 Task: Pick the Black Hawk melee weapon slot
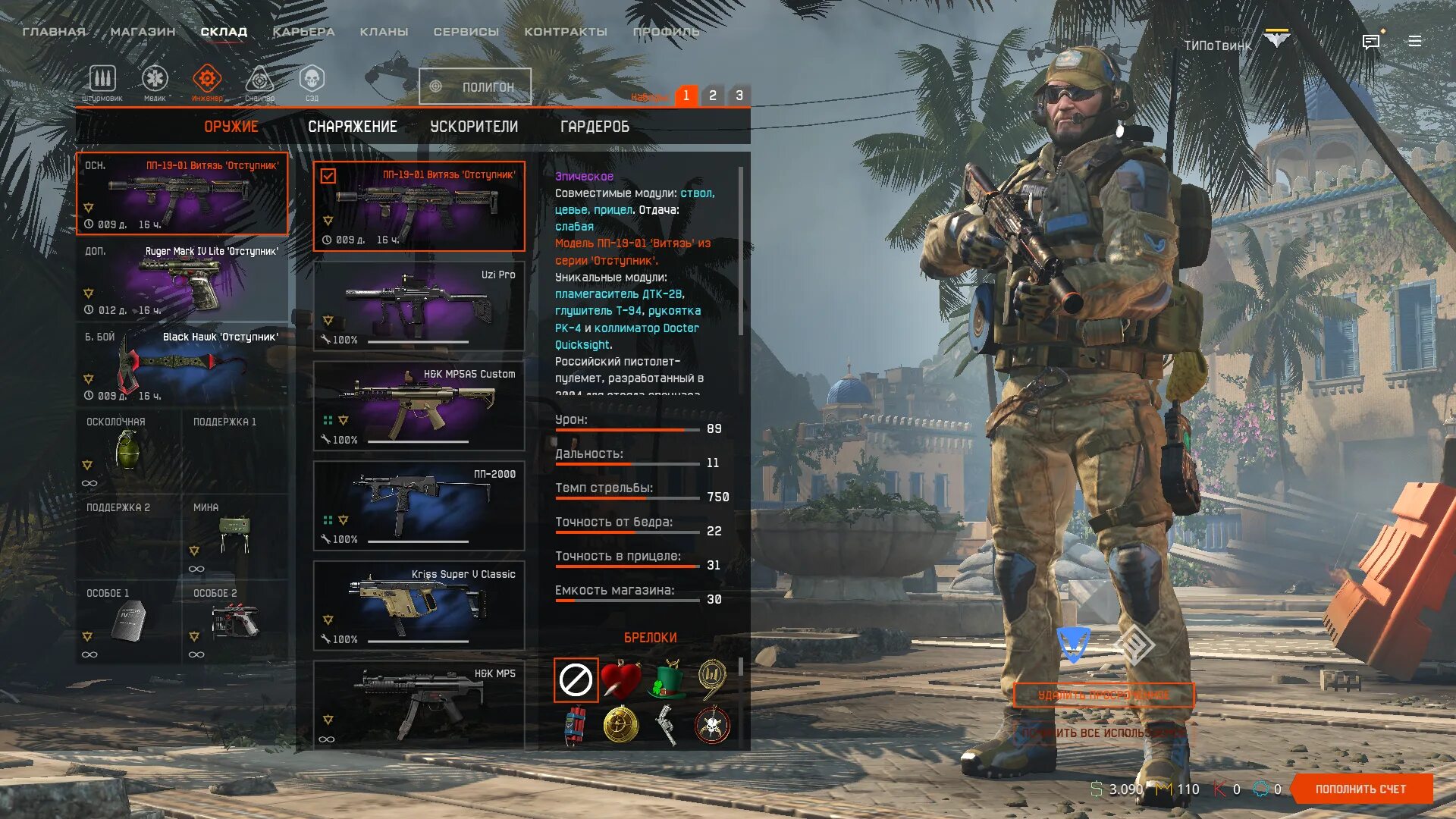coord(182,366)
